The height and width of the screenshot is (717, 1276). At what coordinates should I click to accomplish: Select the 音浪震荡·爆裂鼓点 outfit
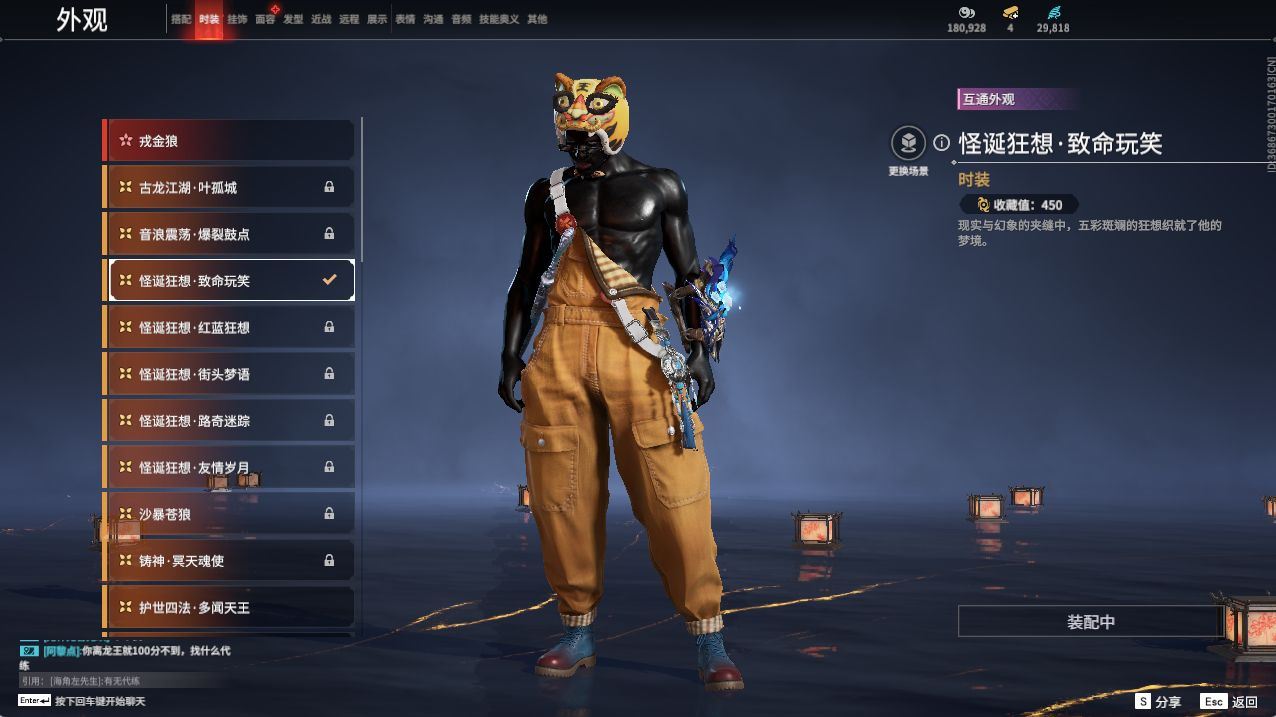(229, 234)
